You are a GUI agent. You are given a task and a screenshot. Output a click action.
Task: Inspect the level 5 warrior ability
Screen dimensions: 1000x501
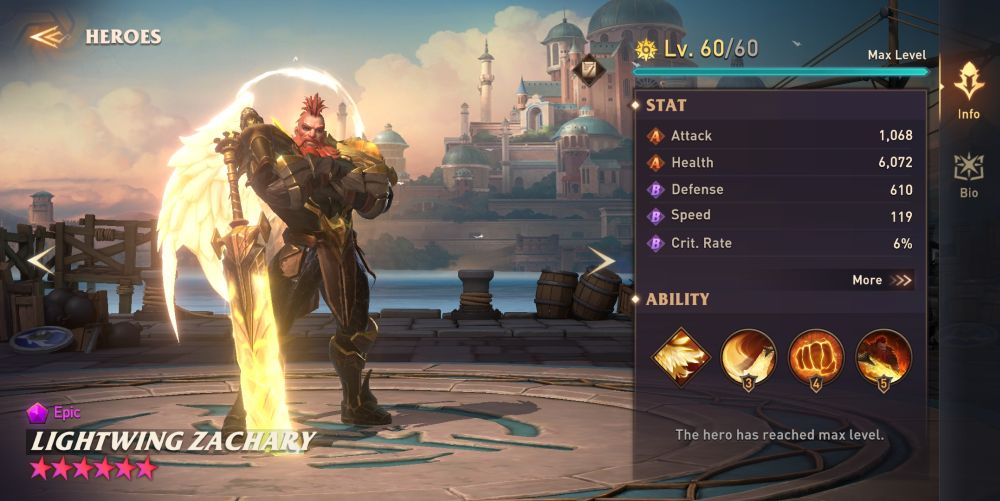[x=883, y=357]
